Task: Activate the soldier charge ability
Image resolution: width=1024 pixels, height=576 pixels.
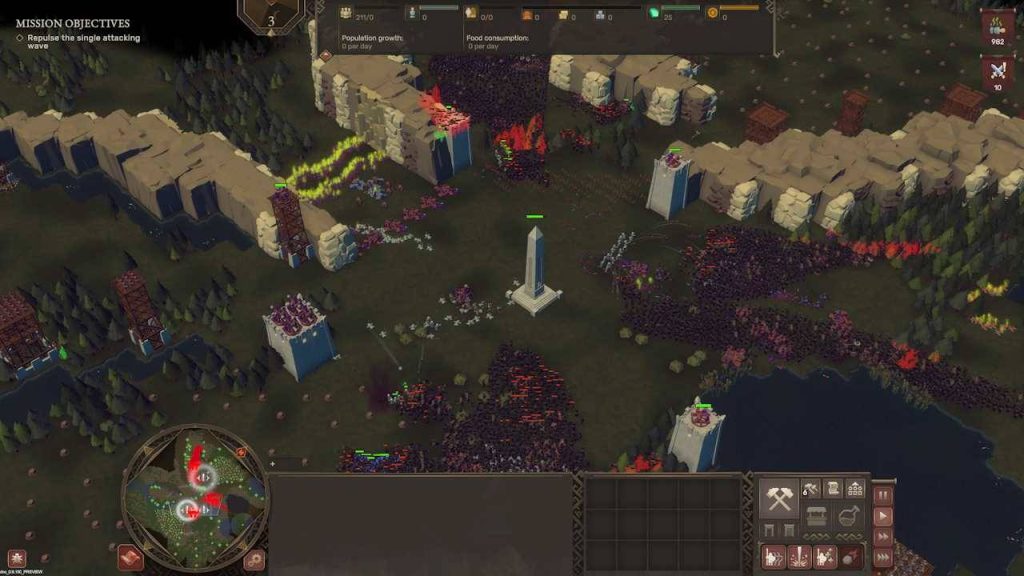Action: [774, 557]
